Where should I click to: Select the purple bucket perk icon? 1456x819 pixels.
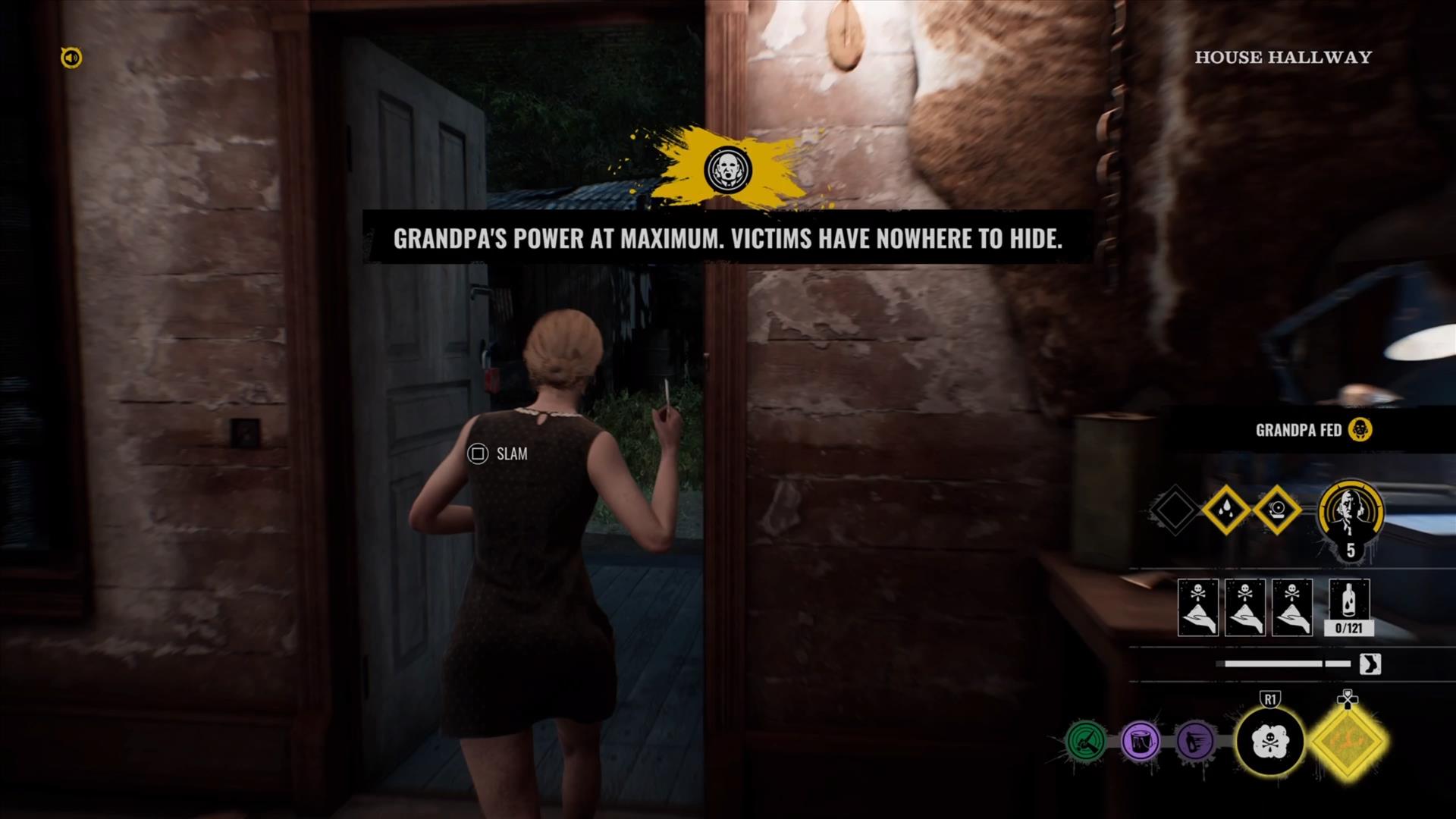pyautogui.click(x=1141, y=740)
